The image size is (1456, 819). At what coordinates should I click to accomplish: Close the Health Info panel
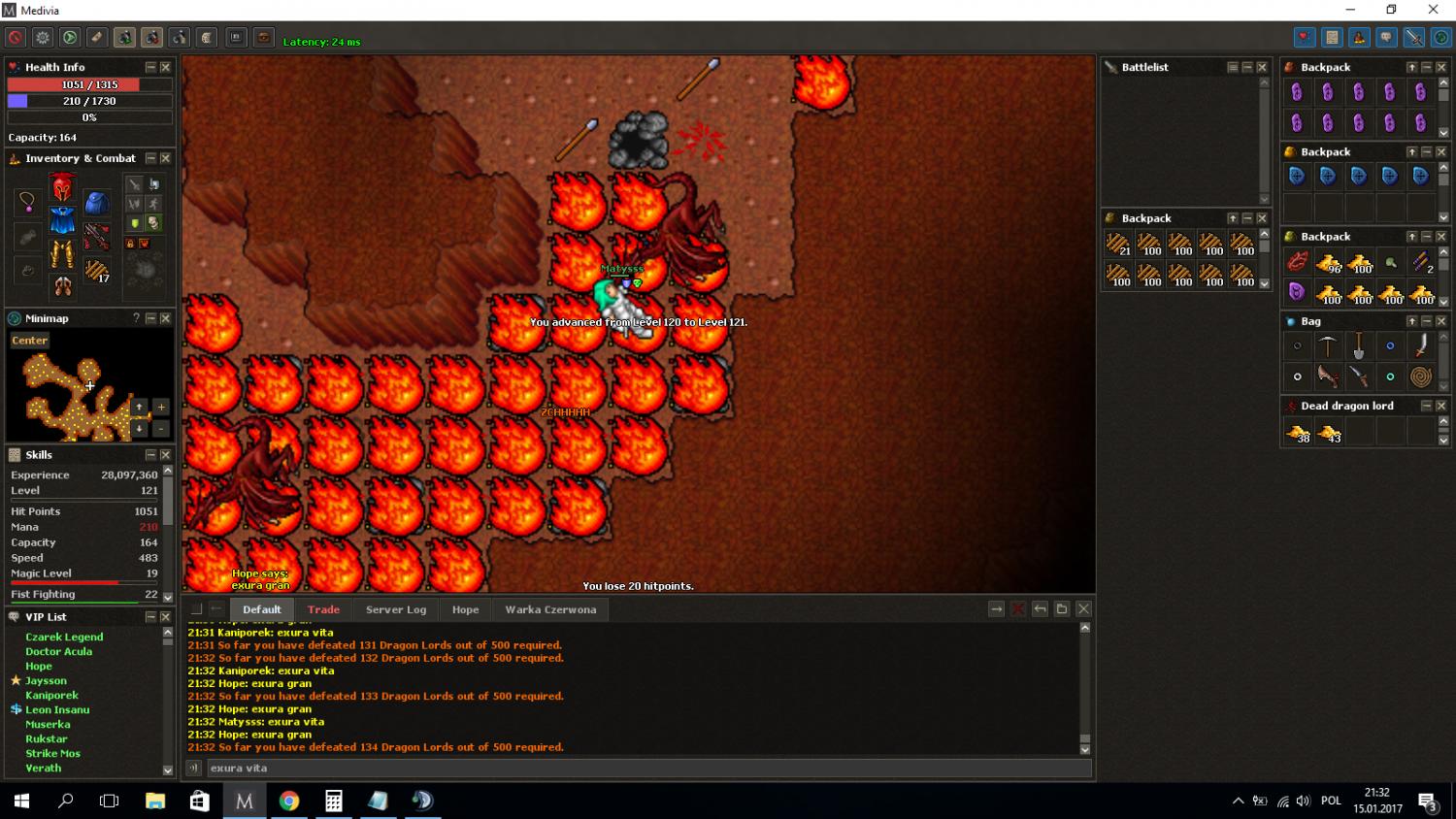pyautogui.click(x=165, y=67)
